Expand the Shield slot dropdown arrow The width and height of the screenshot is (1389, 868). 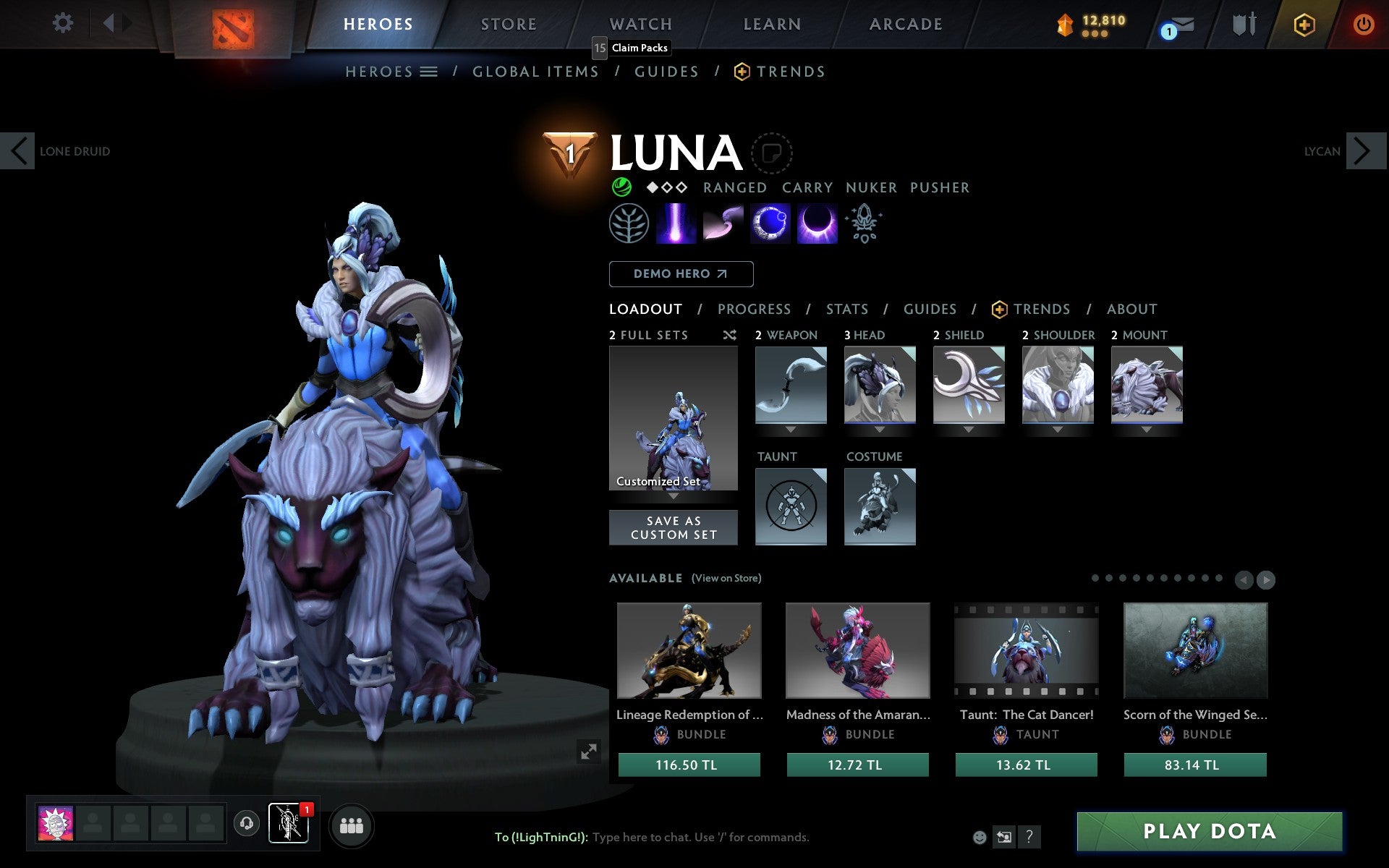(x=969, y=428)
